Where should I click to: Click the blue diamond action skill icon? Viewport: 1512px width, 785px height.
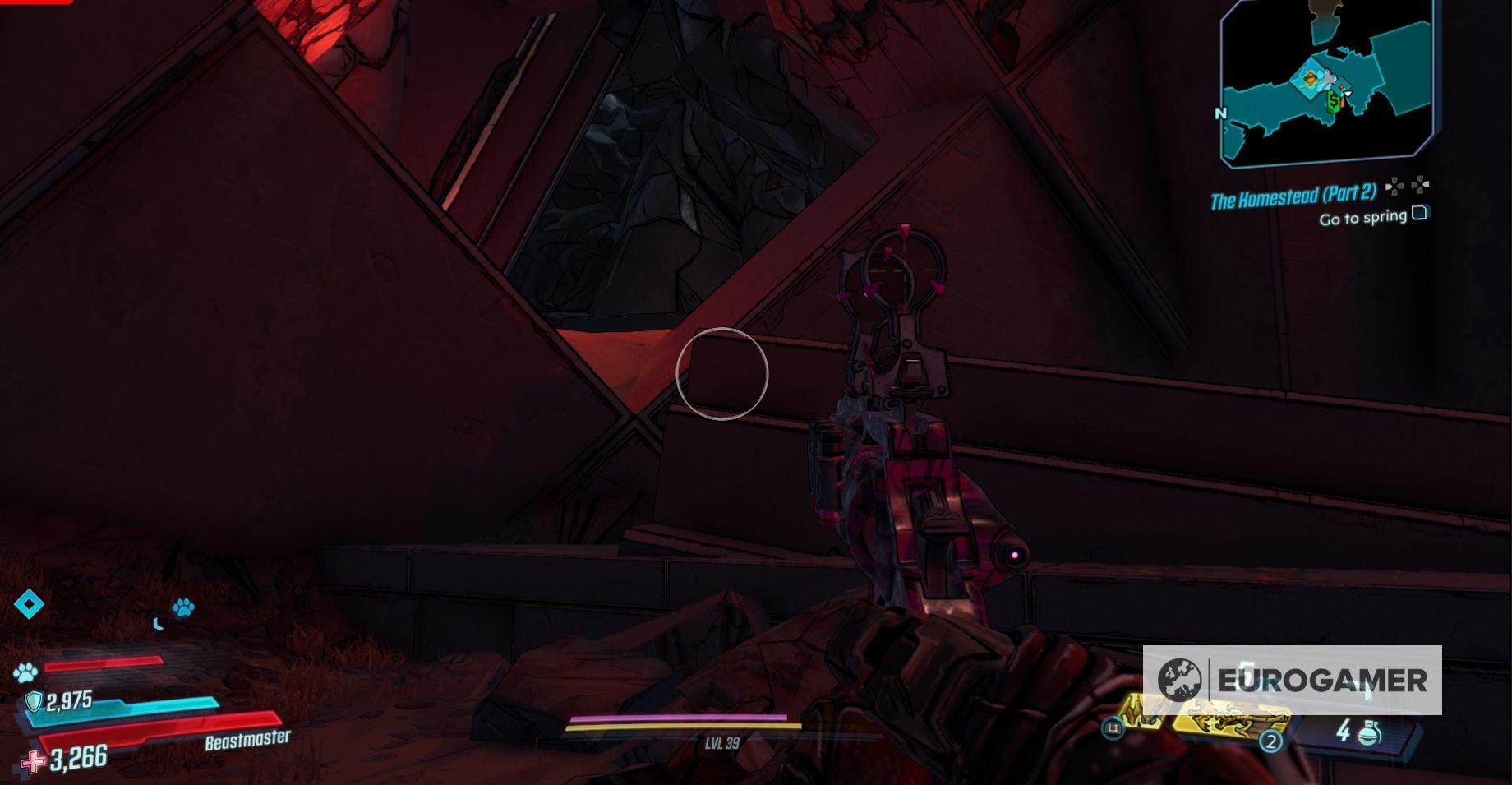point(29,604)
